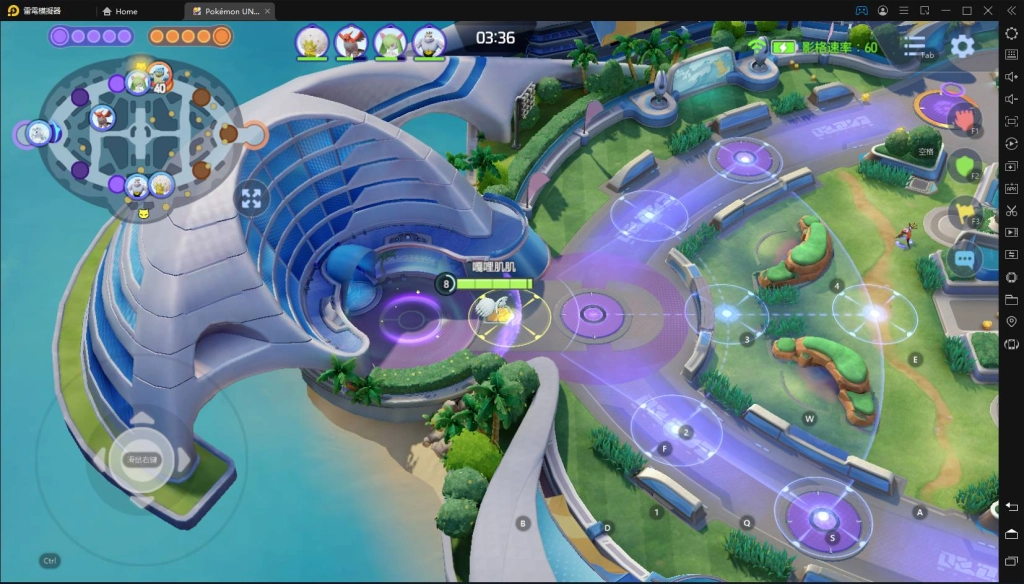This screenshot has width=1024, height=584.
Task: Expand the minimap with the arrows button
Action: [x=251, y=197]
